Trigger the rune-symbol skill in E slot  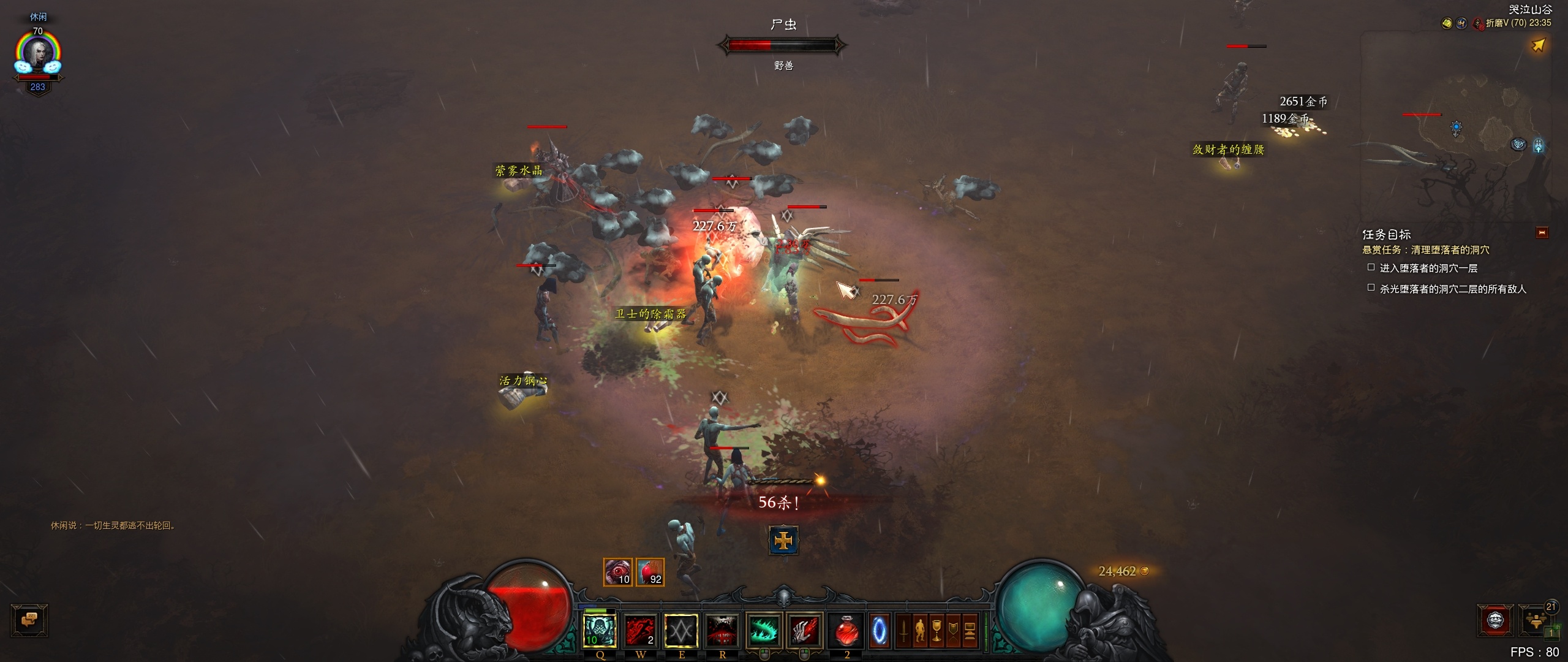681,630
